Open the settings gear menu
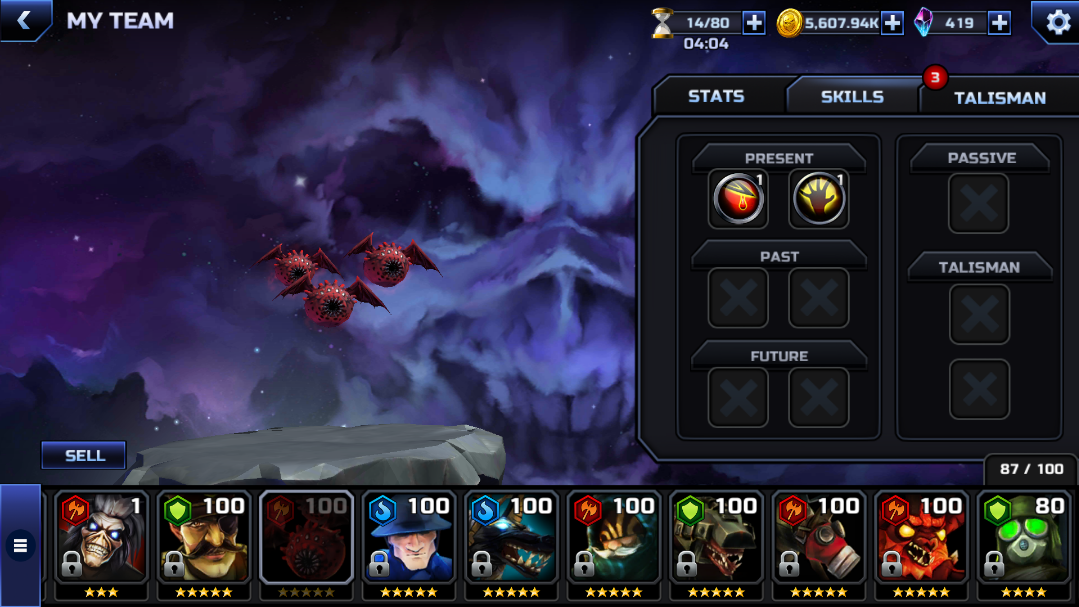The width and height of the screenshot is (1079, 607). [x=1057, y=21]
